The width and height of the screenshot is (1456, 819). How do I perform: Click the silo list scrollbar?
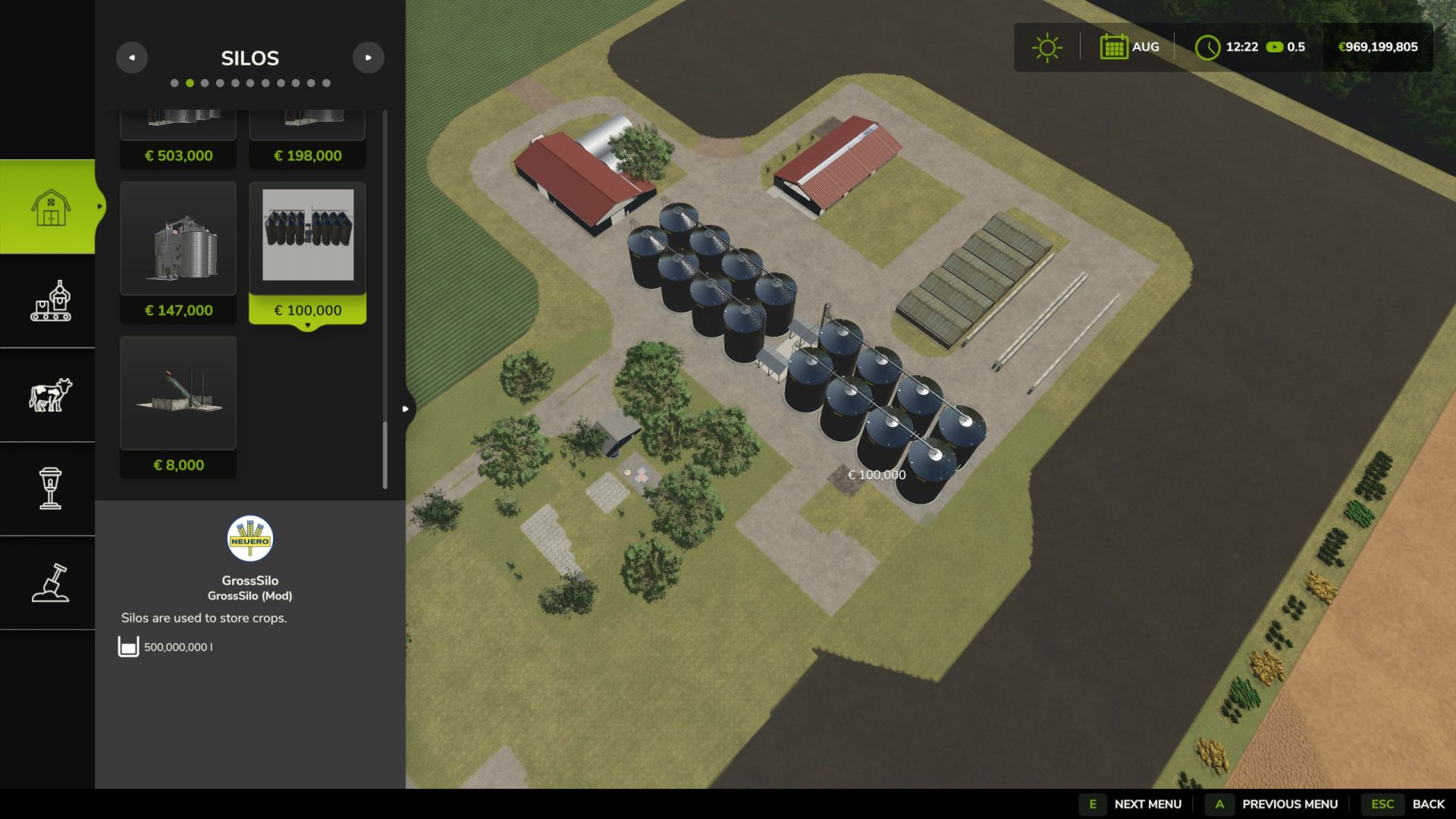coord(385,455)
